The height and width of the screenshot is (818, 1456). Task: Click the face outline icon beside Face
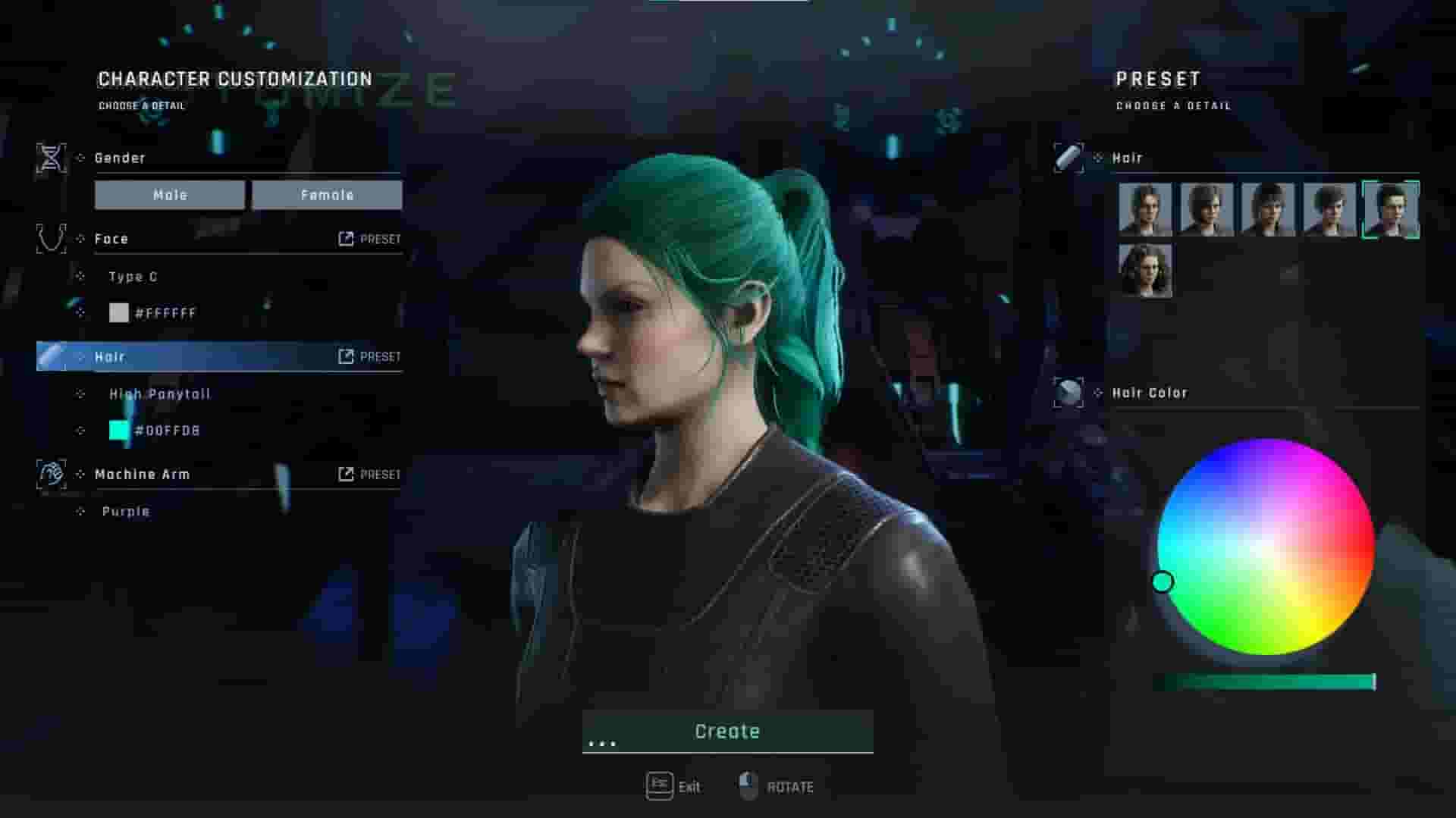click(x=50, y=237)
